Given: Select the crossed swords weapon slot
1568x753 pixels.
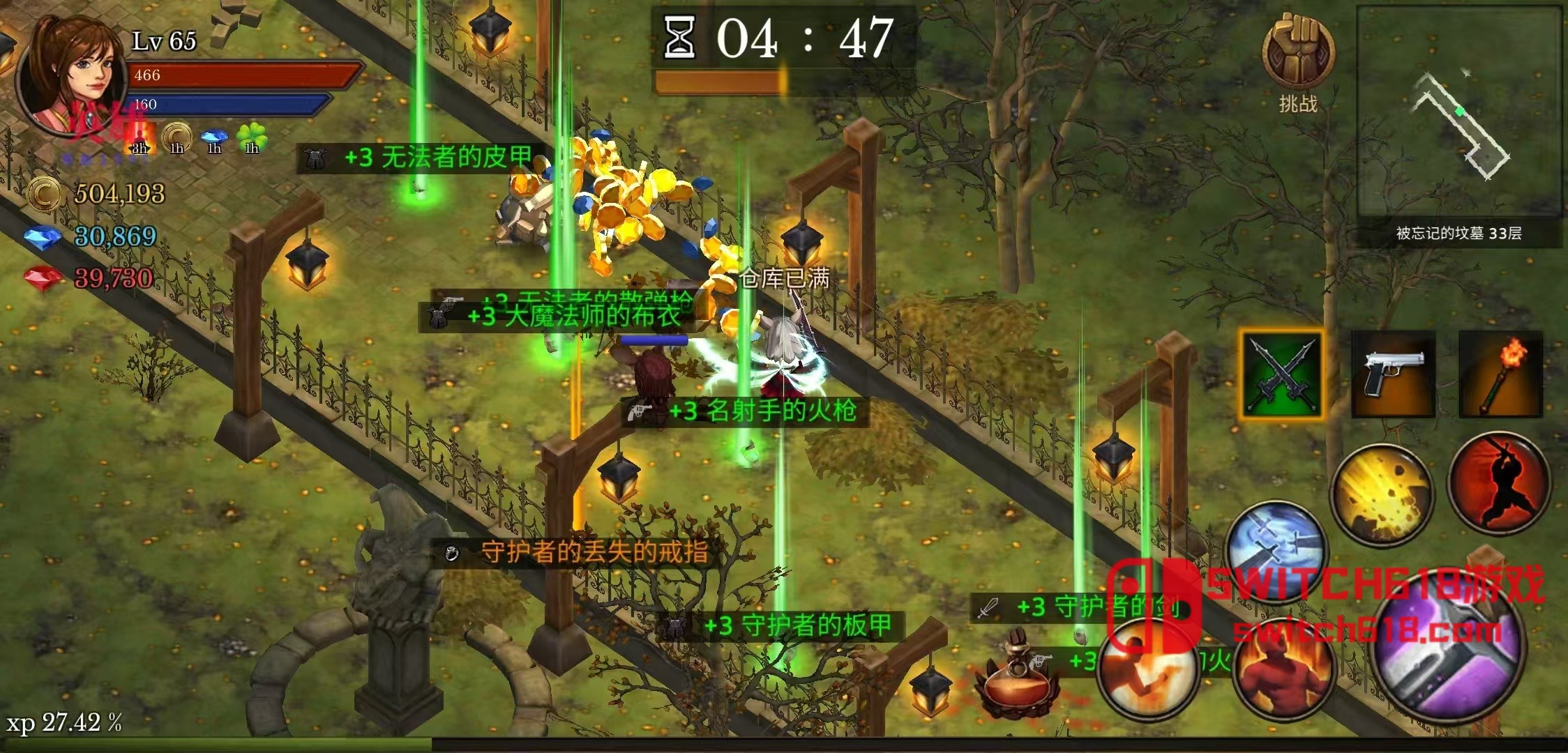Looking at the screenshot, I should [1282, 375].
